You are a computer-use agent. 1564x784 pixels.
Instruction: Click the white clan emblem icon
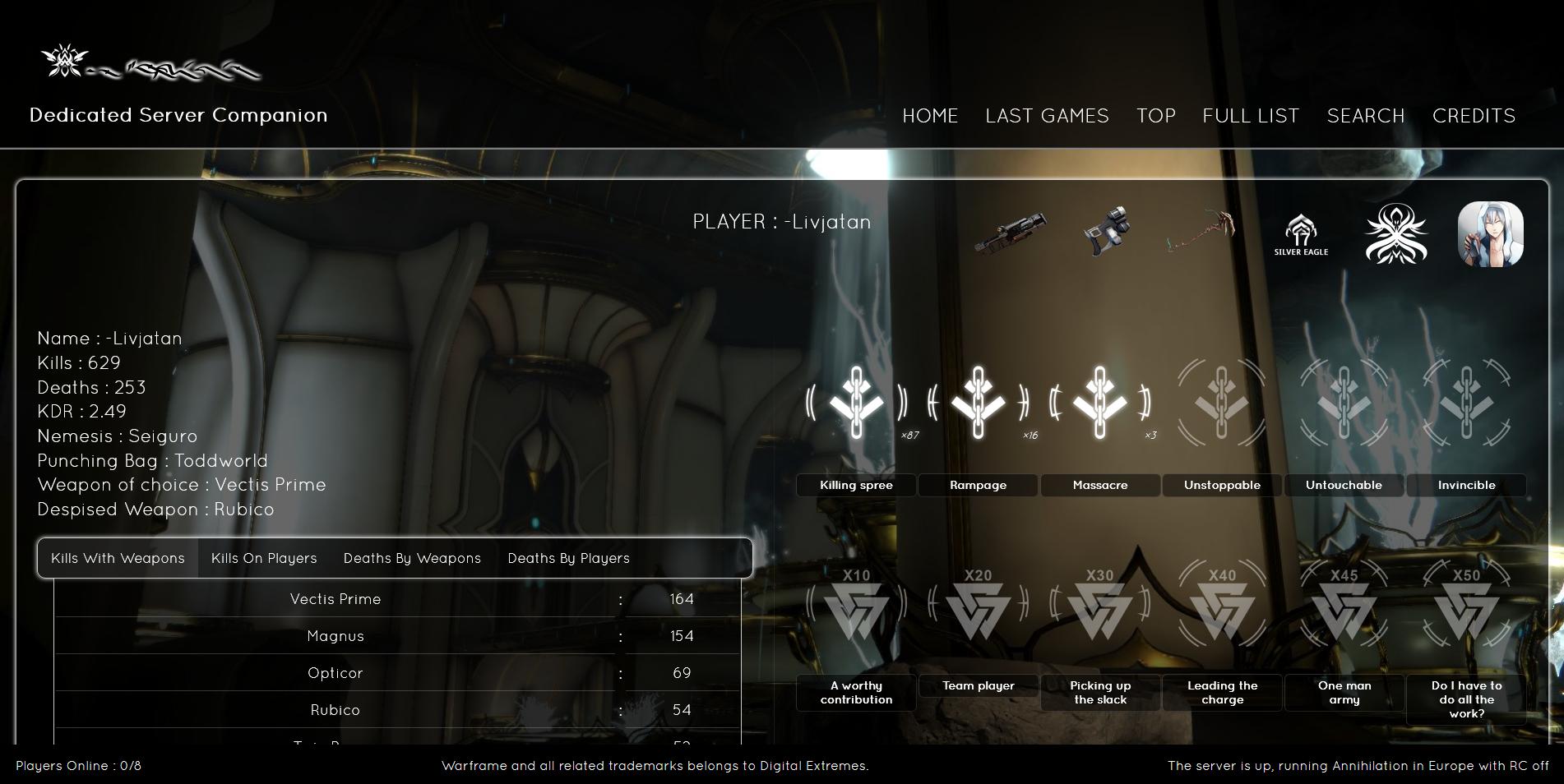(1395, 235)
